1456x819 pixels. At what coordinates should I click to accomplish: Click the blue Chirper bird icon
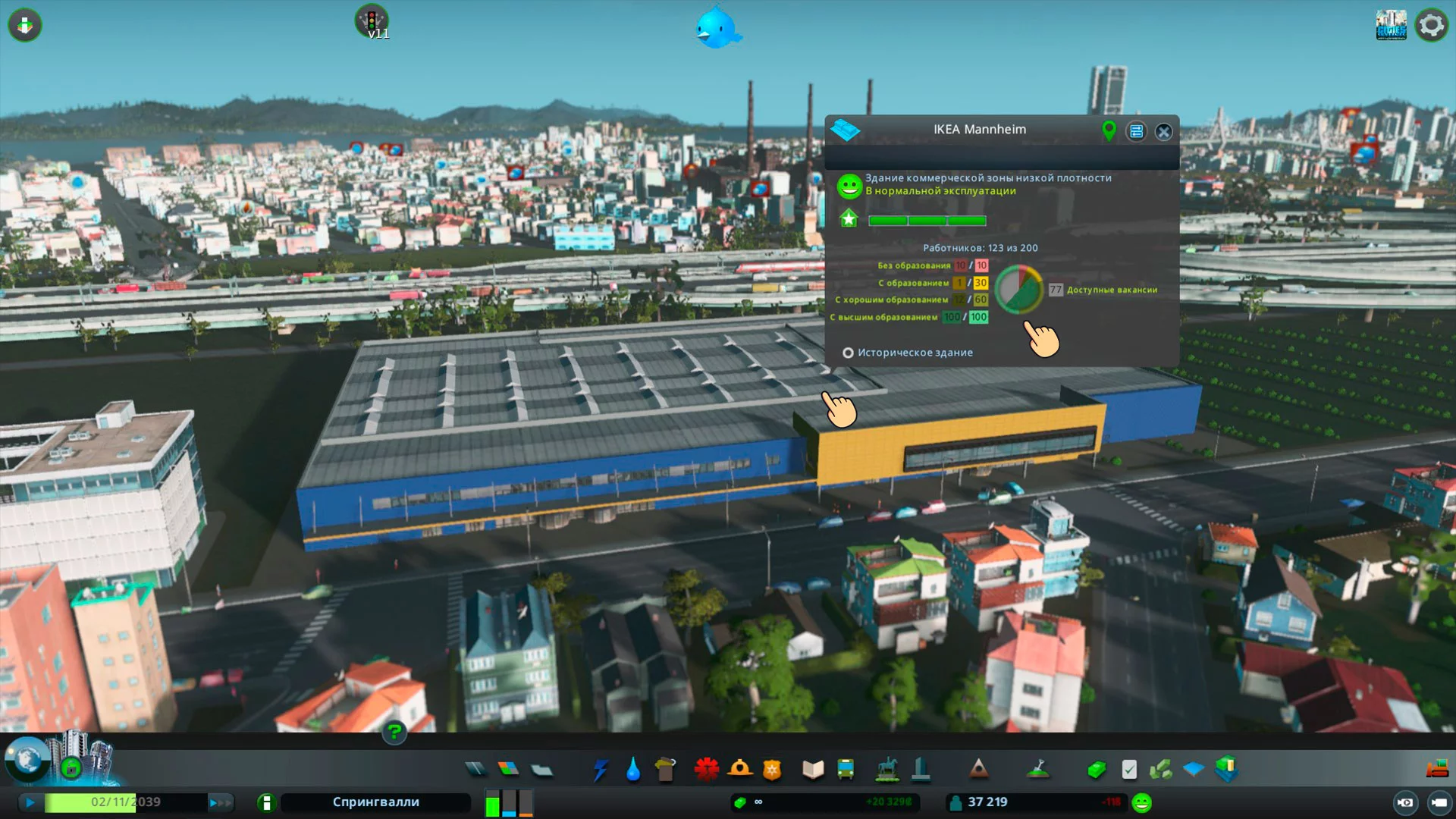click(x=717, y=28)
